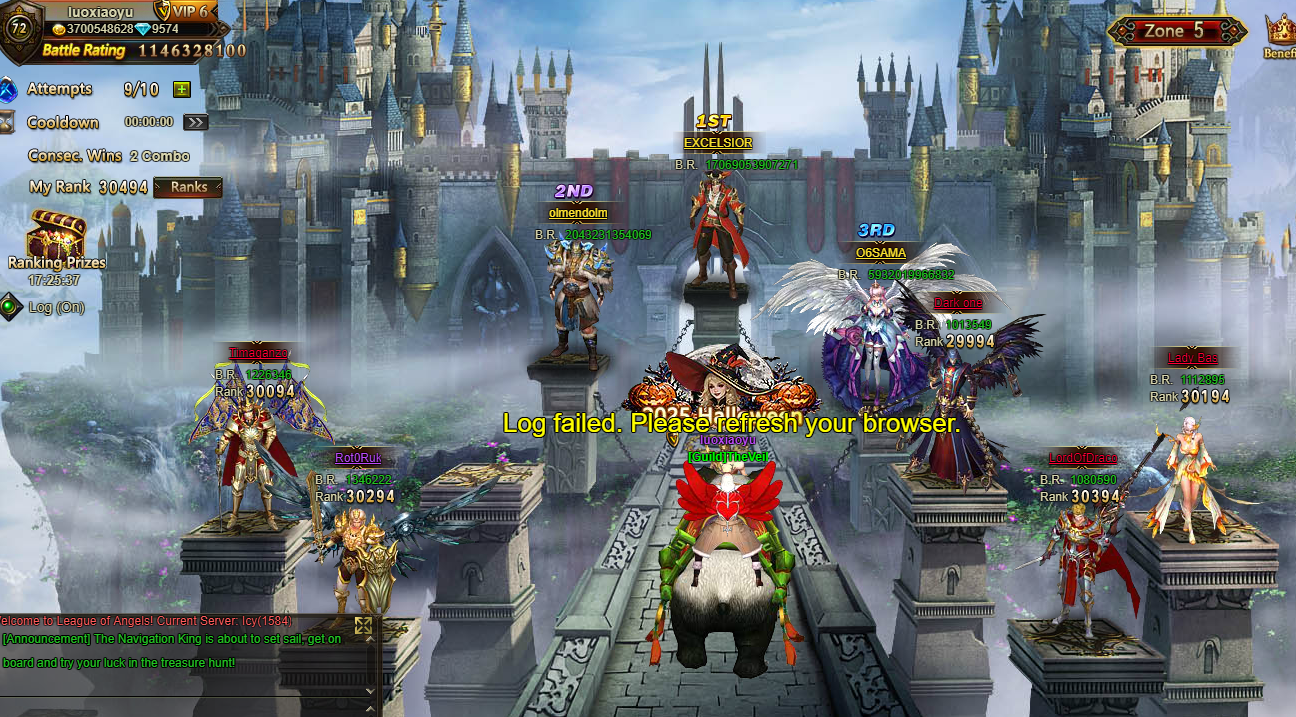This screenshot has width=1296, height=717.
Task: Open the VIP 6 badge
Action: [x=185, y=11]
